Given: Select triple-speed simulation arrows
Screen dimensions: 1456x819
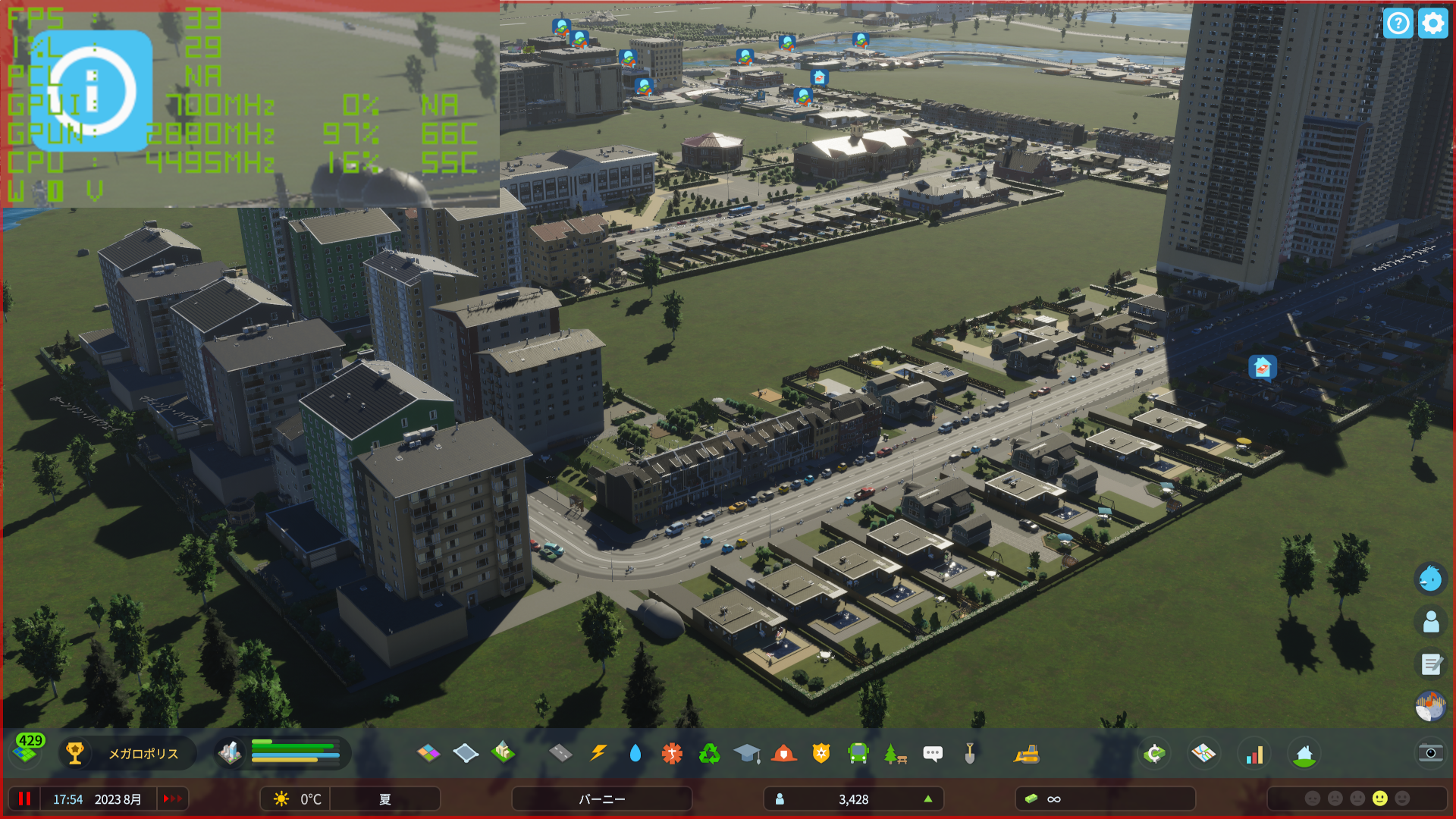Looking at the screenshot, I should (172, 799).
